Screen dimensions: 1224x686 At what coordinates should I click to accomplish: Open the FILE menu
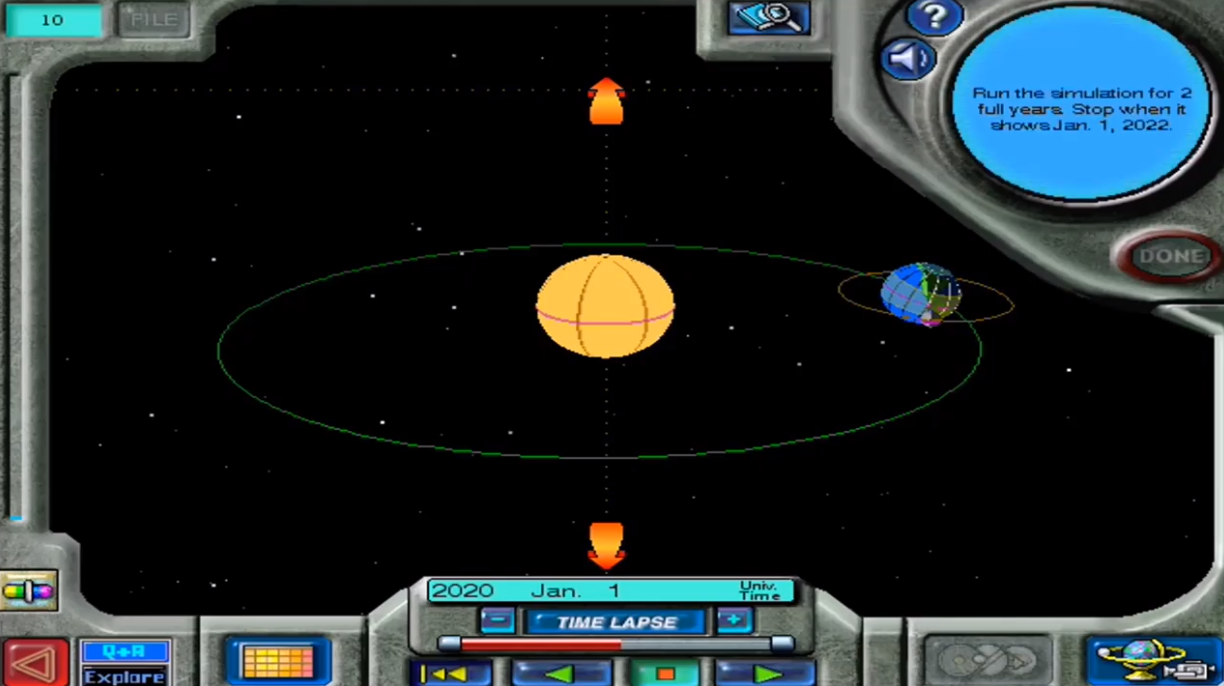pos(153,20)
